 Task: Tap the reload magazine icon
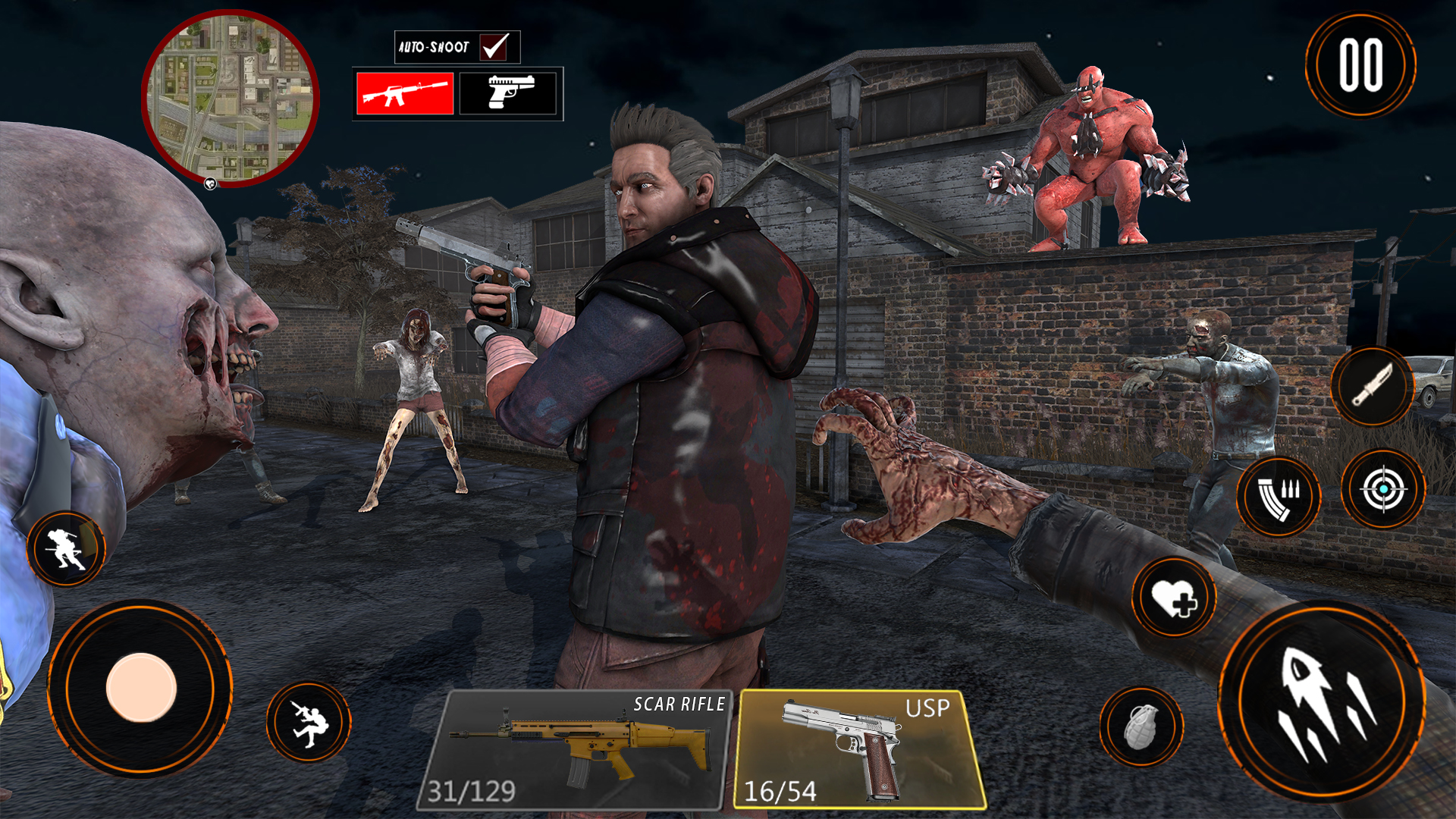1277,497
